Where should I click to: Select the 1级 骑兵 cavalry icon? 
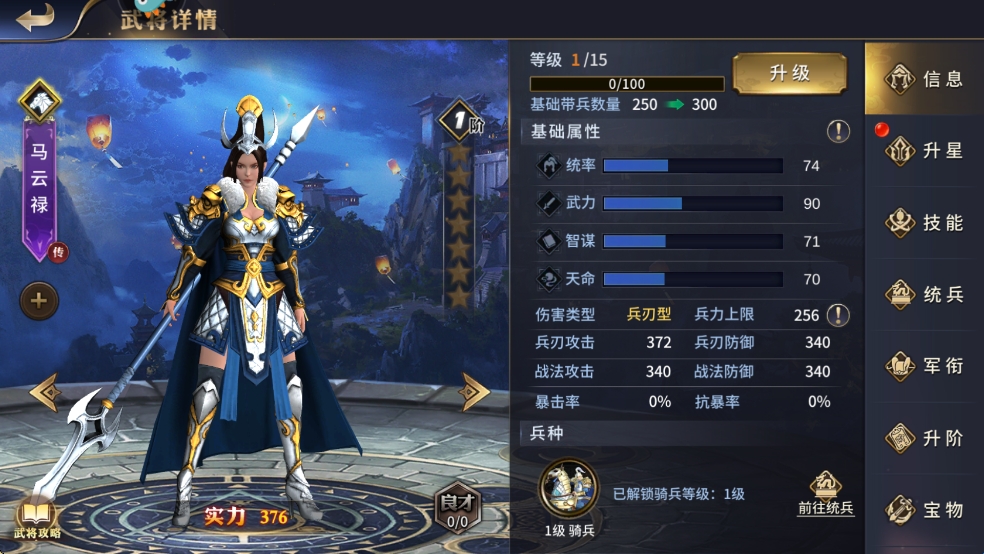pyautogui.click(x=569, y=488)
